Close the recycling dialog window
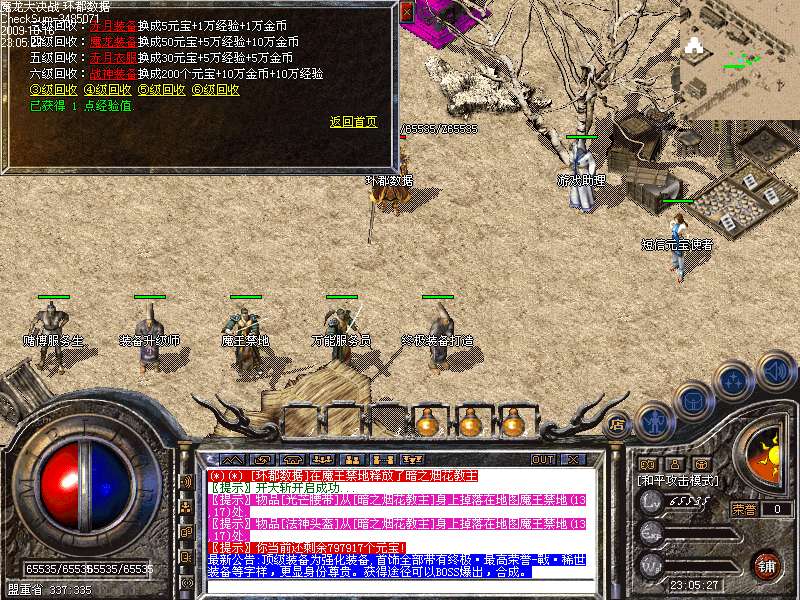The image size is (800, 600). point(406,12)
